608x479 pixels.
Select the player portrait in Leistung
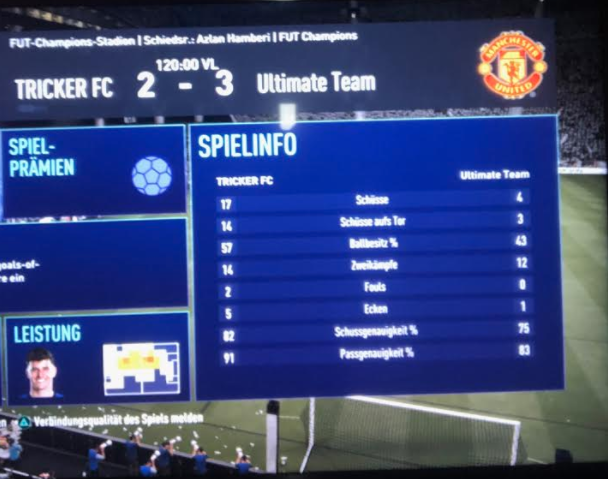(x=41, y=373)
